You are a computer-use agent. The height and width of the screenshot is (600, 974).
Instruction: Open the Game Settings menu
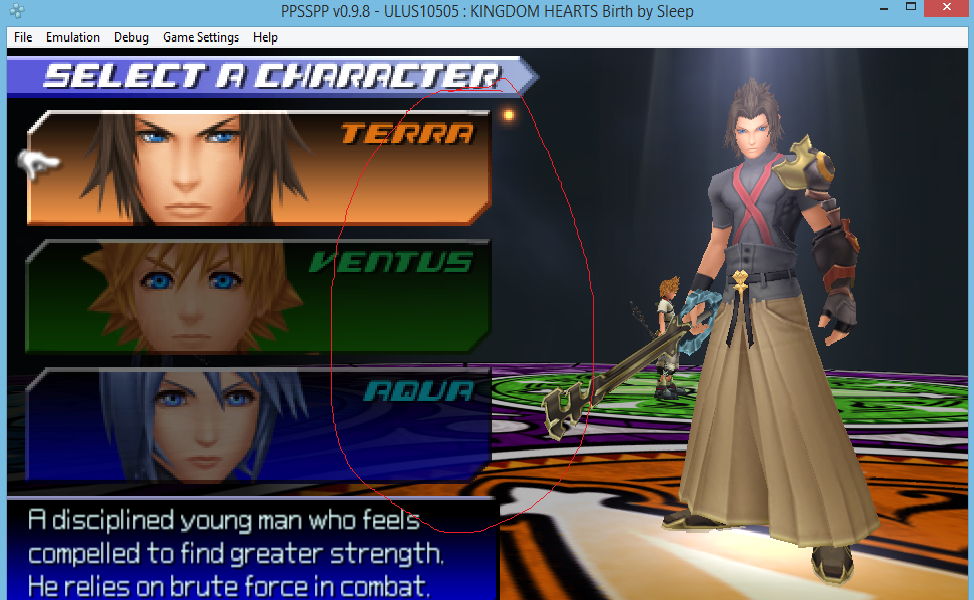pos(201,37)
